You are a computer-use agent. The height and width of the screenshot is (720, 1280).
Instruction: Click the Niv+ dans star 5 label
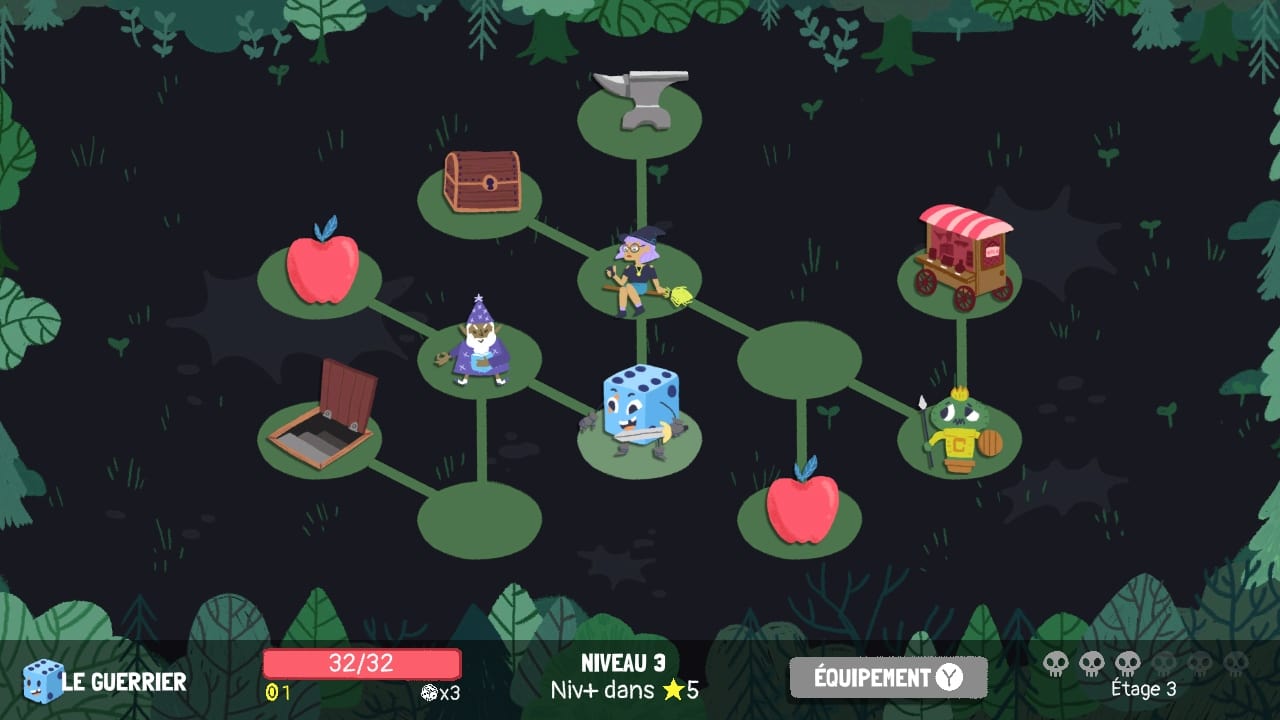click(625, 690)
